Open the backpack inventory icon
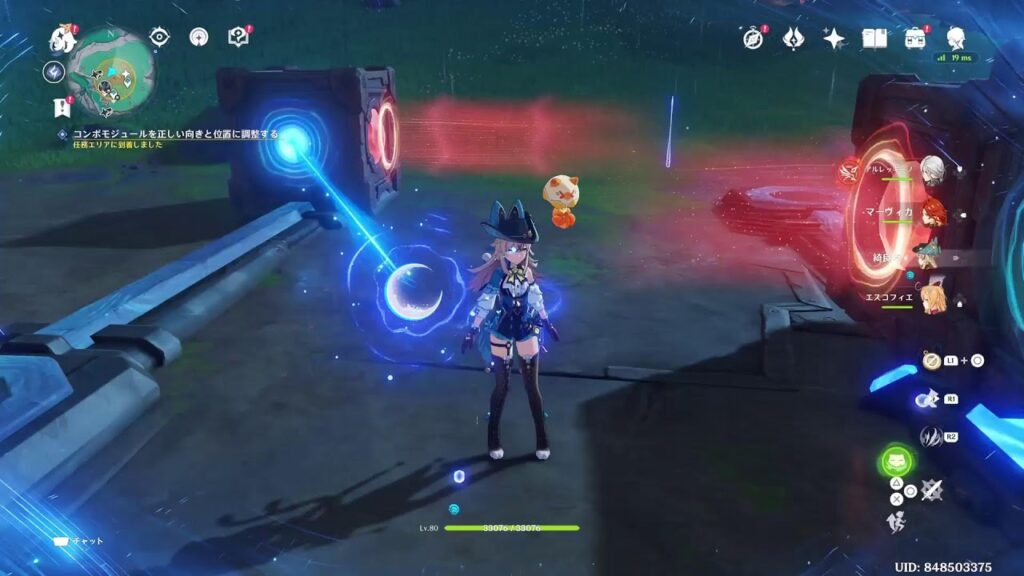 [914, 38]
